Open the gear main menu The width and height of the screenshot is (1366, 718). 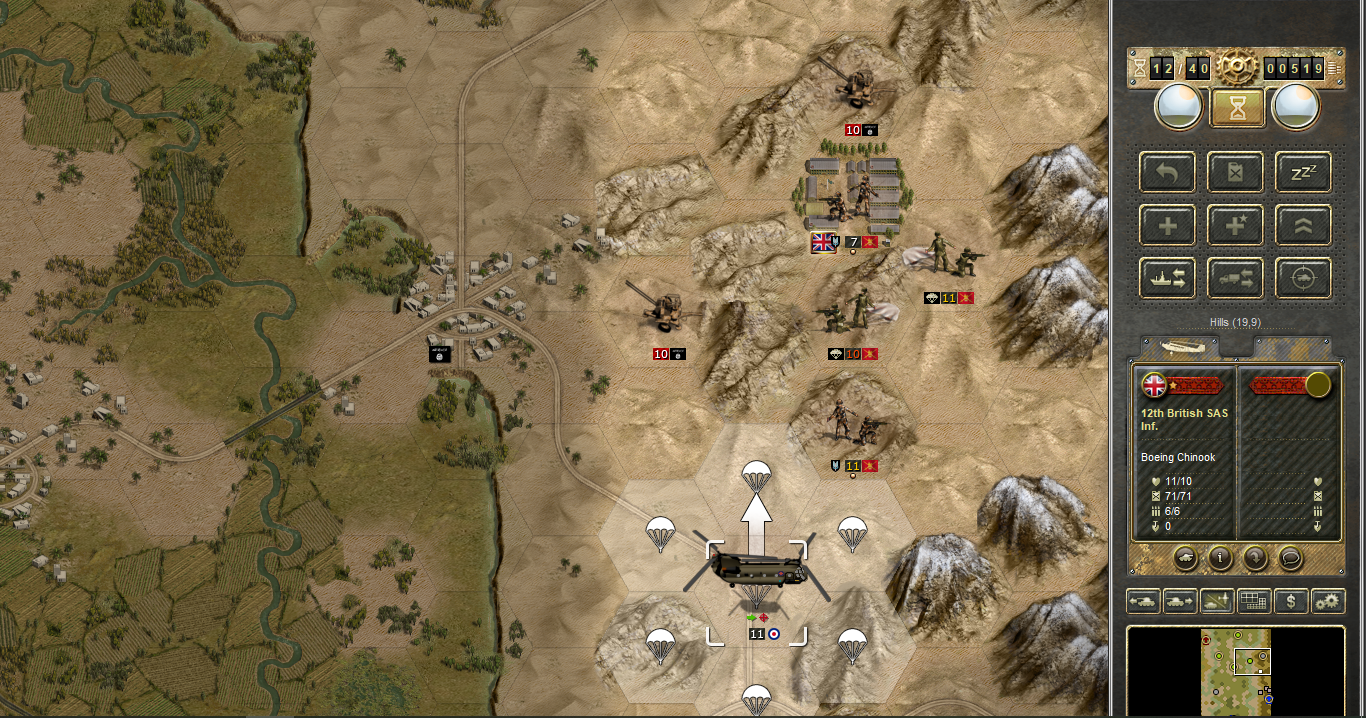tap(1236, 67)
